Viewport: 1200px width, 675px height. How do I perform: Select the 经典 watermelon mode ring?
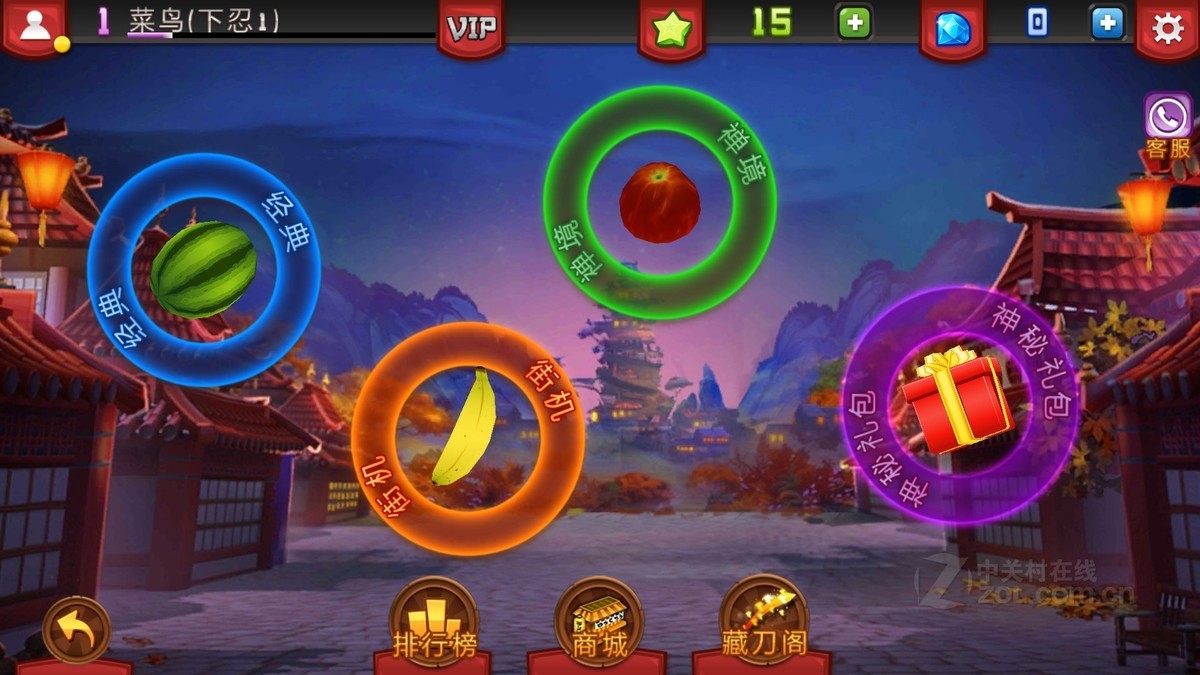pos(204,269)
